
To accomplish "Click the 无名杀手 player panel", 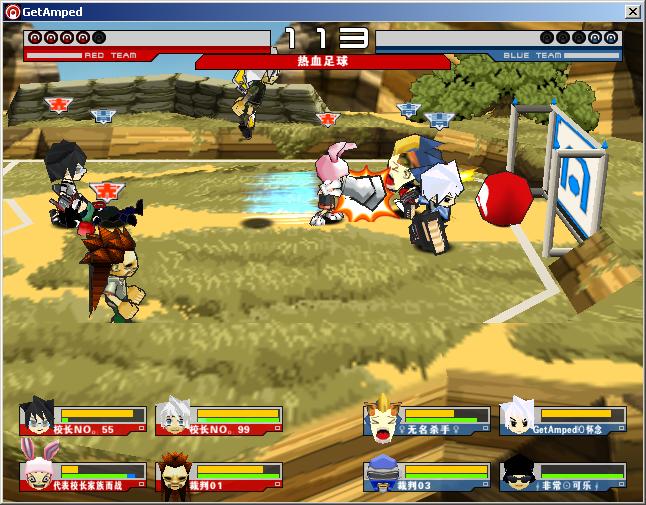I will point(426,420).
